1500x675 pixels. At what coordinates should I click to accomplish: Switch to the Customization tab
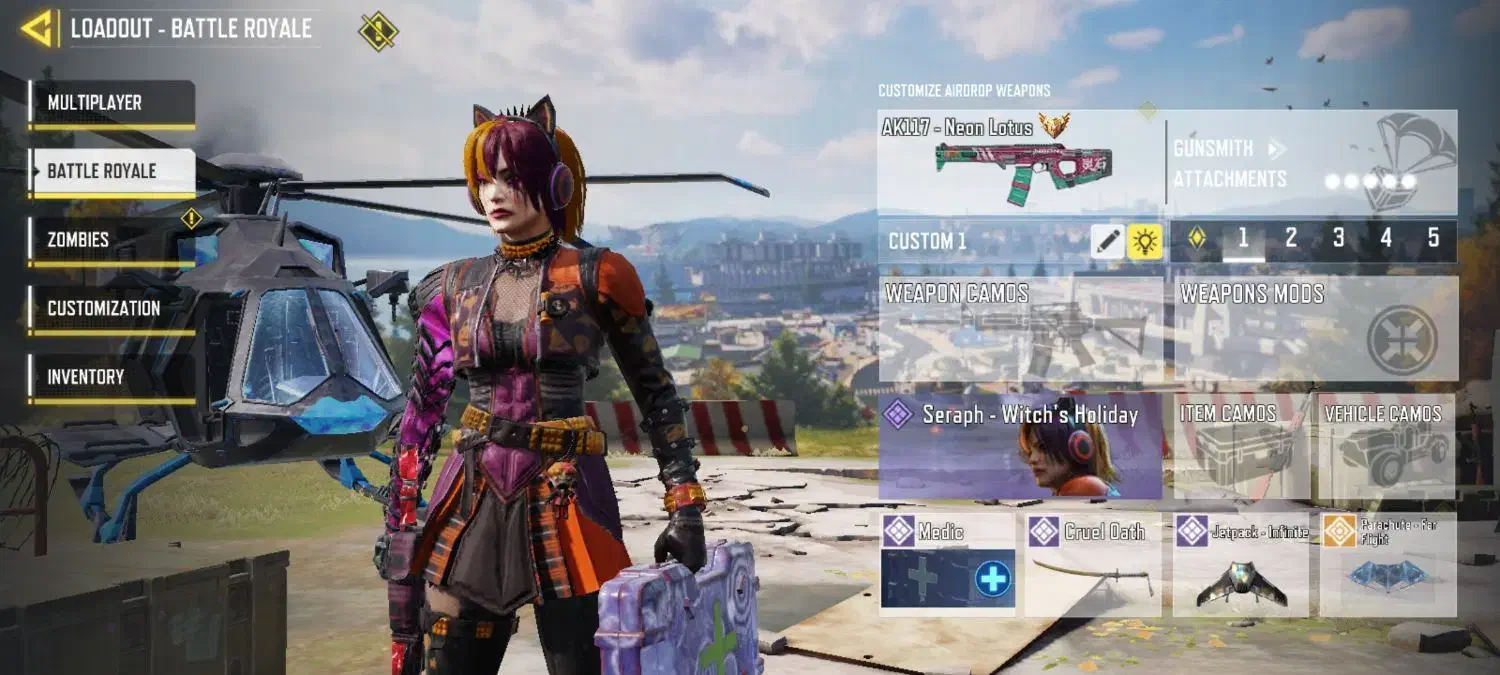(111, 308)
